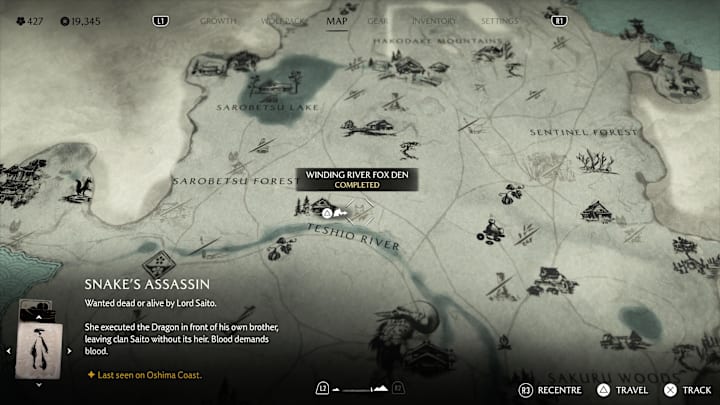Click the diamond dice marker near Teshio River
The width and height of the screenshot is (720, 405).
[x=156, y=264]
